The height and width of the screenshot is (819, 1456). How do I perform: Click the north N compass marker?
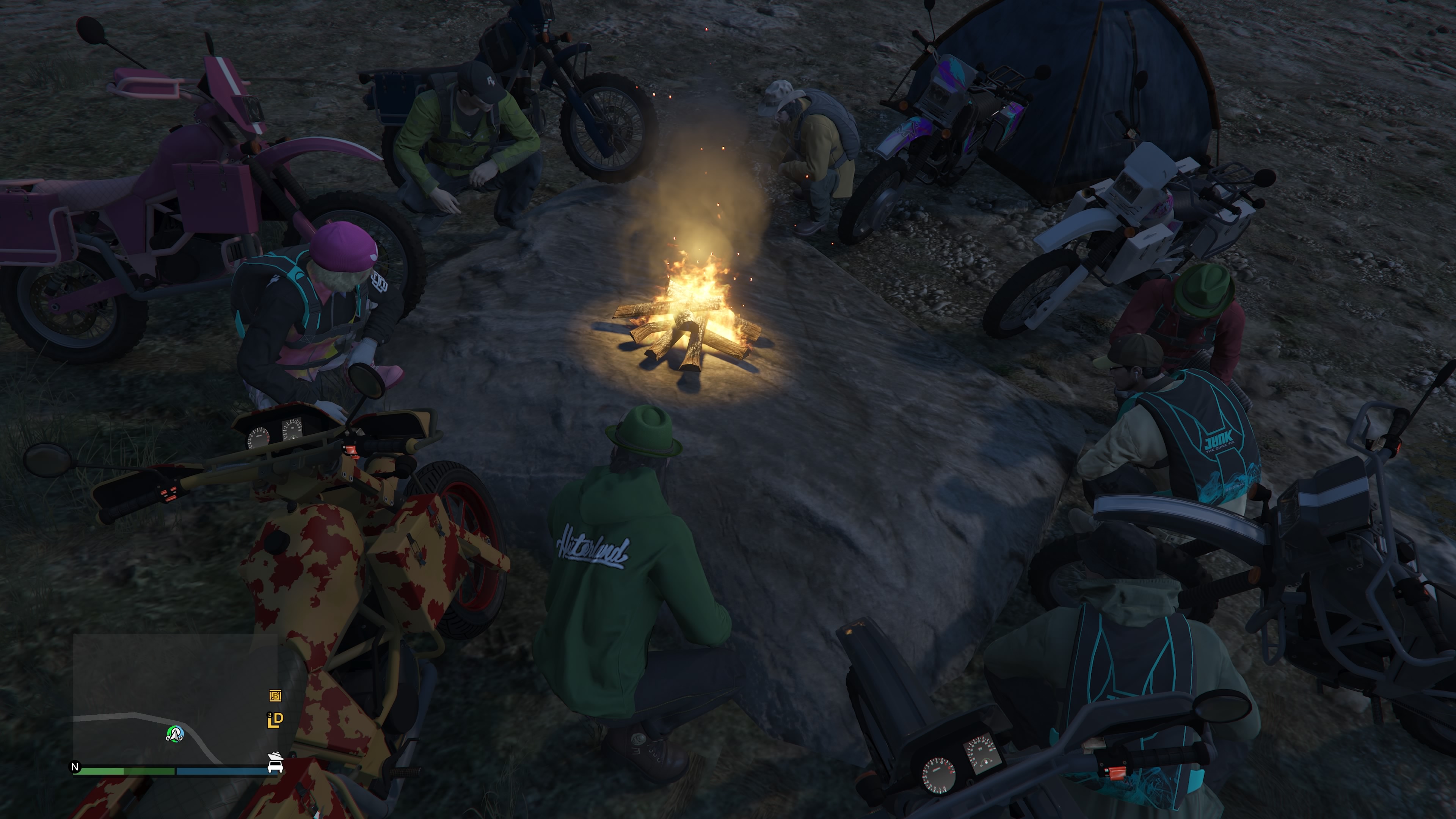[x=75, y=767]
